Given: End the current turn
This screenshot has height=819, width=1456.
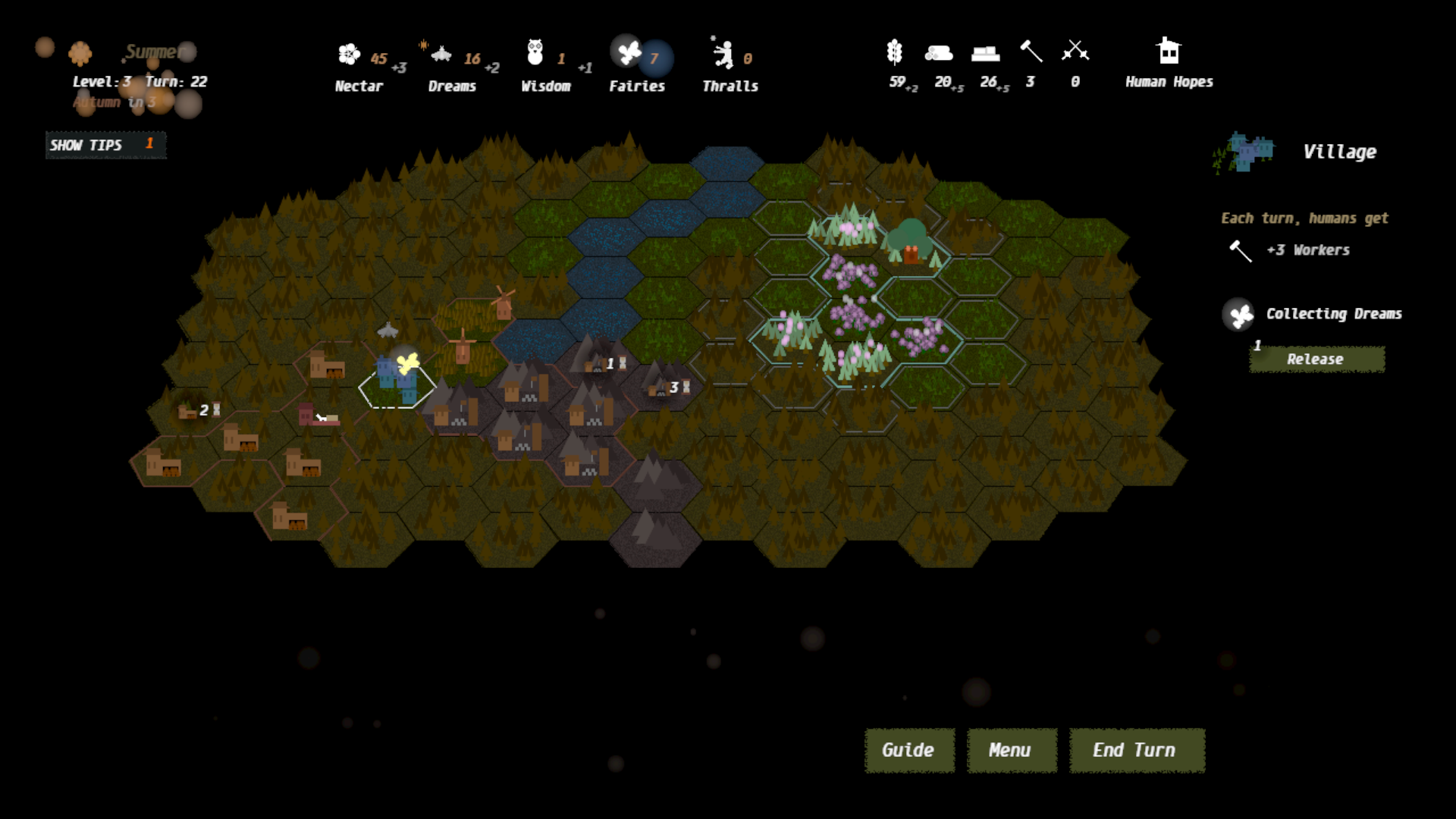Looking at the screenshot, I should coord(1136,750).
